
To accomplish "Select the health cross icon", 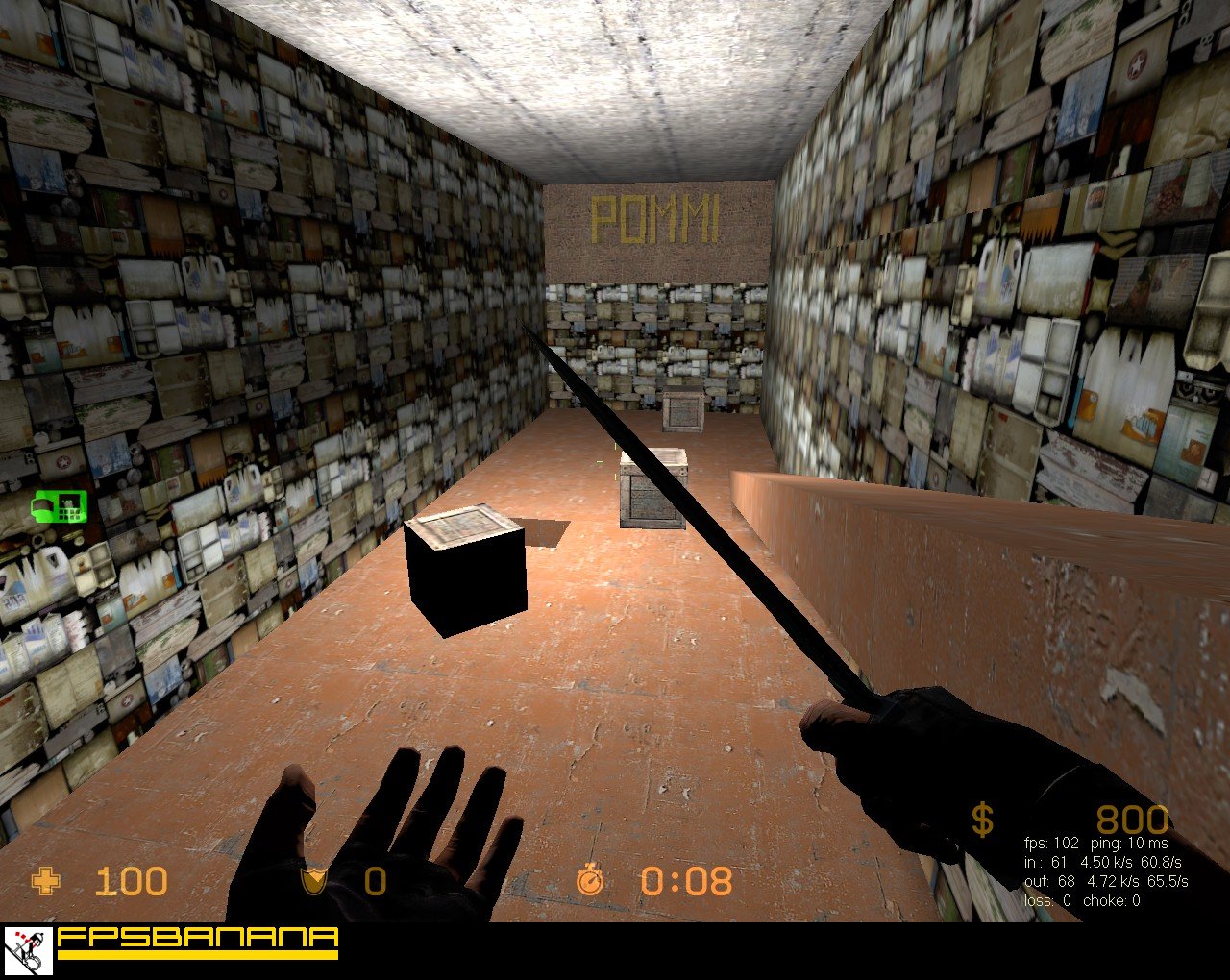I will [44, 880].
